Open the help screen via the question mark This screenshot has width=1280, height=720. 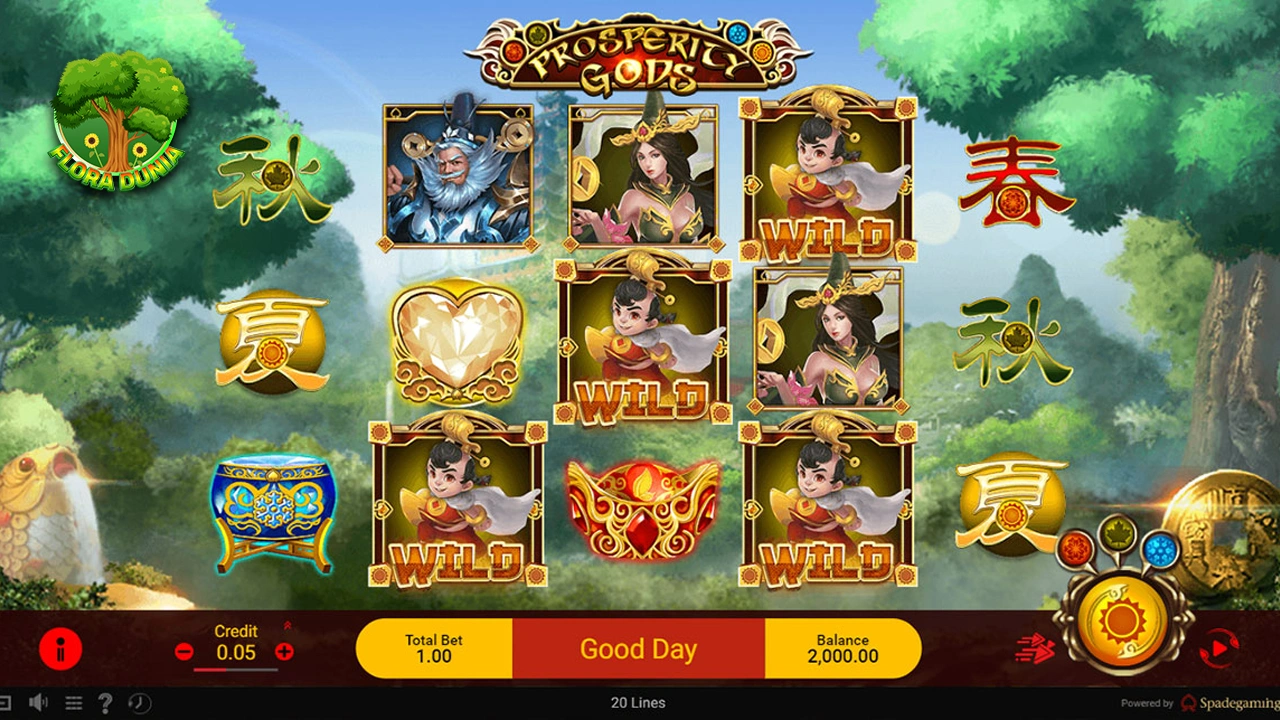(x=106, y=703)
